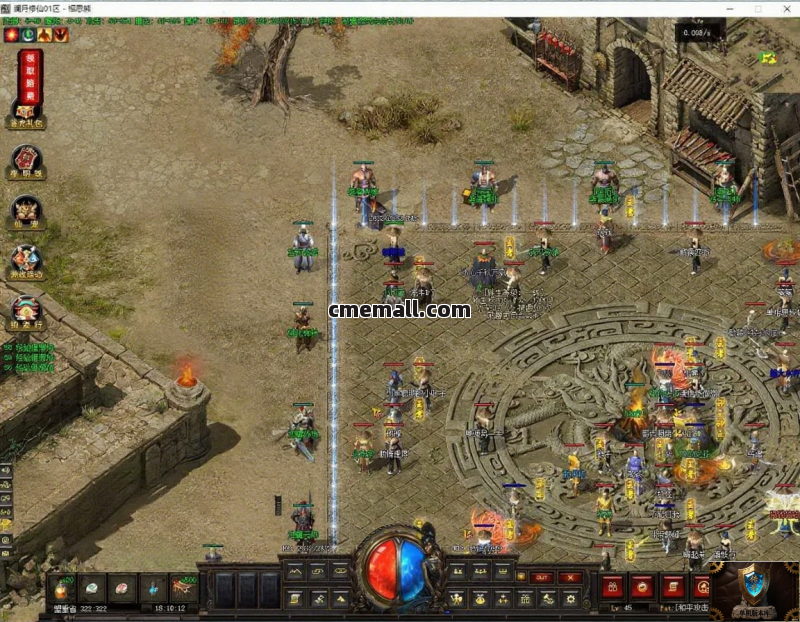The height and width of the screenshot is (622, 800).
Task: Select the red flame buff icon
Action: [12, 34]
